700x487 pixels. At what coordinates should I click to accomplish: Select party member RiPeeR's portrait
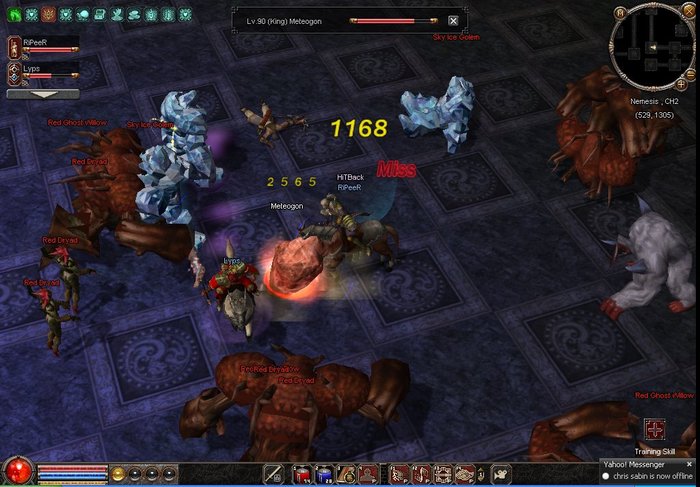[14, 45]
